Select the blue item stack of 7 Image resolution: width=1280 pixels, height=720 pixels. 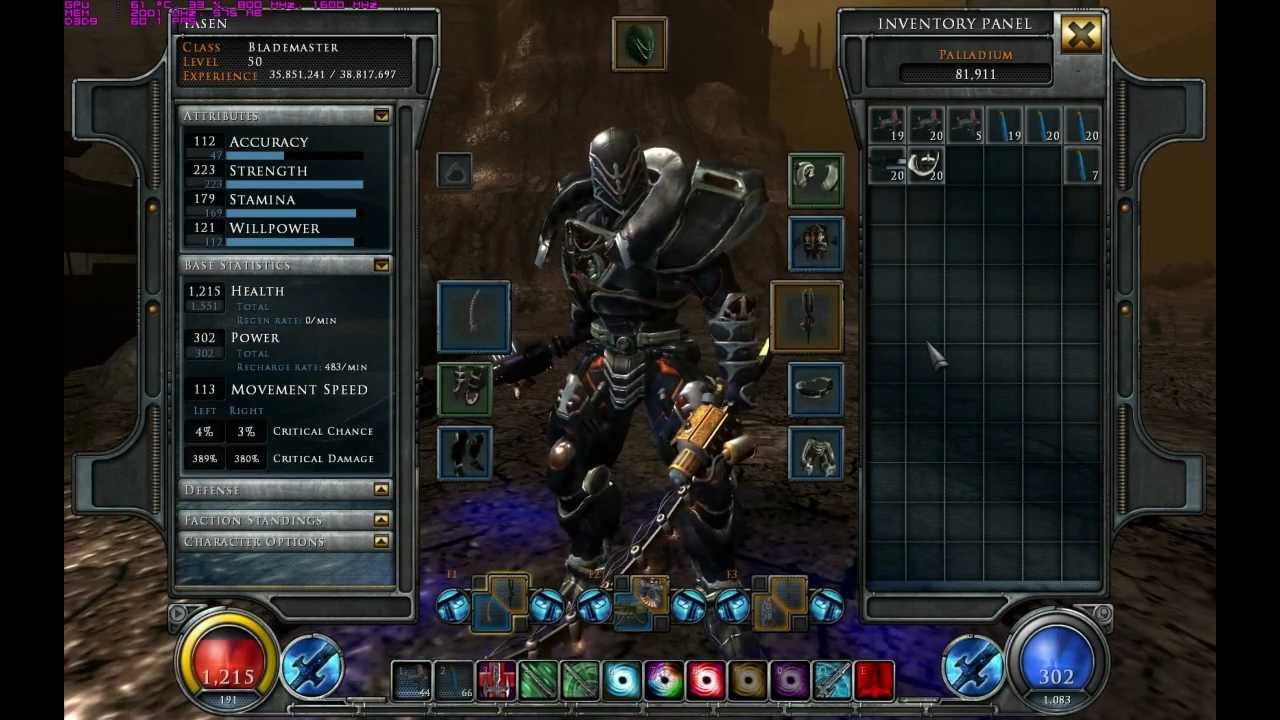tap(1082, 165)
